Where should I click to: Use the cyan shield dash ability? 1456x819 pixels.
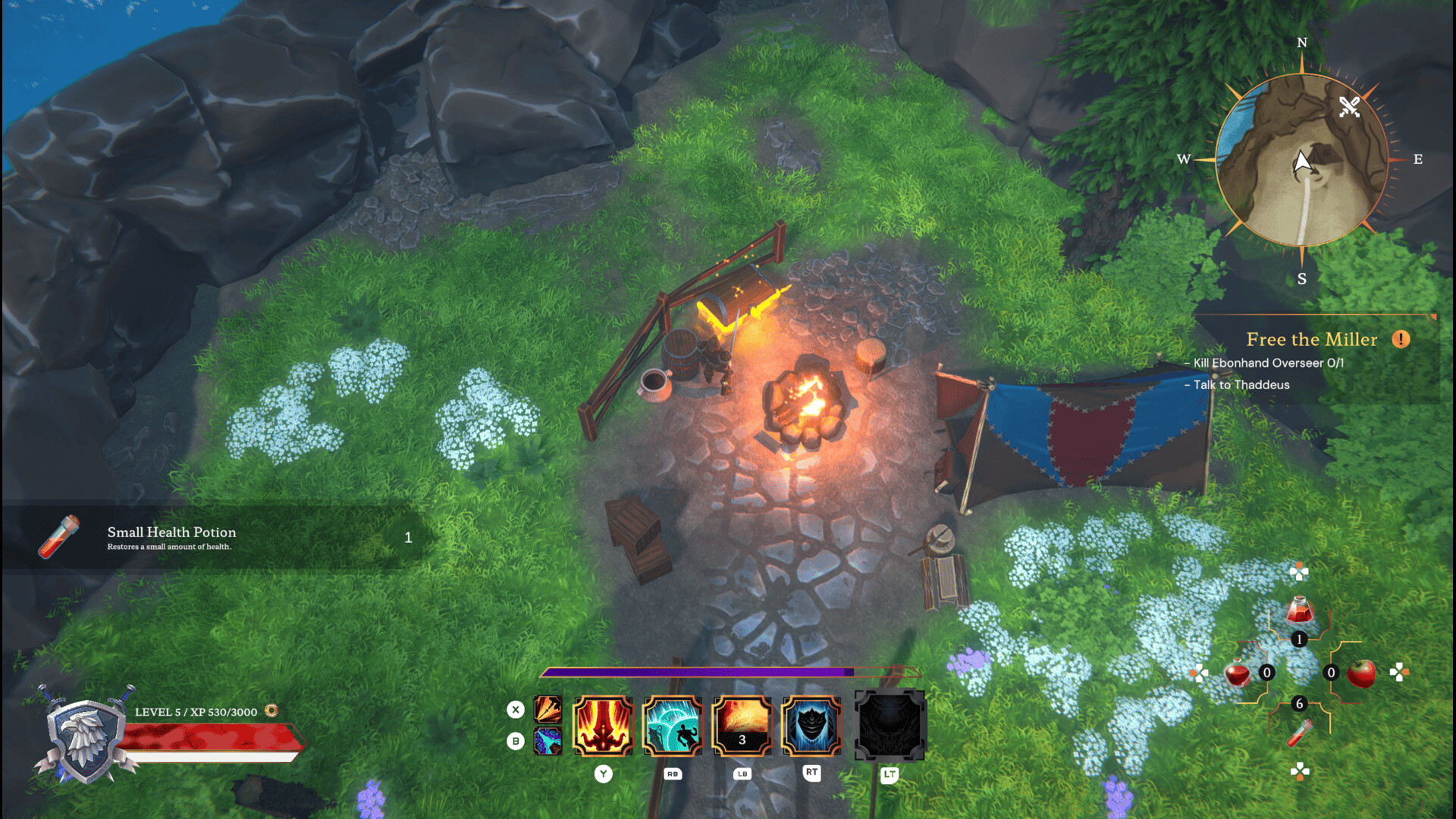[672, 726]
